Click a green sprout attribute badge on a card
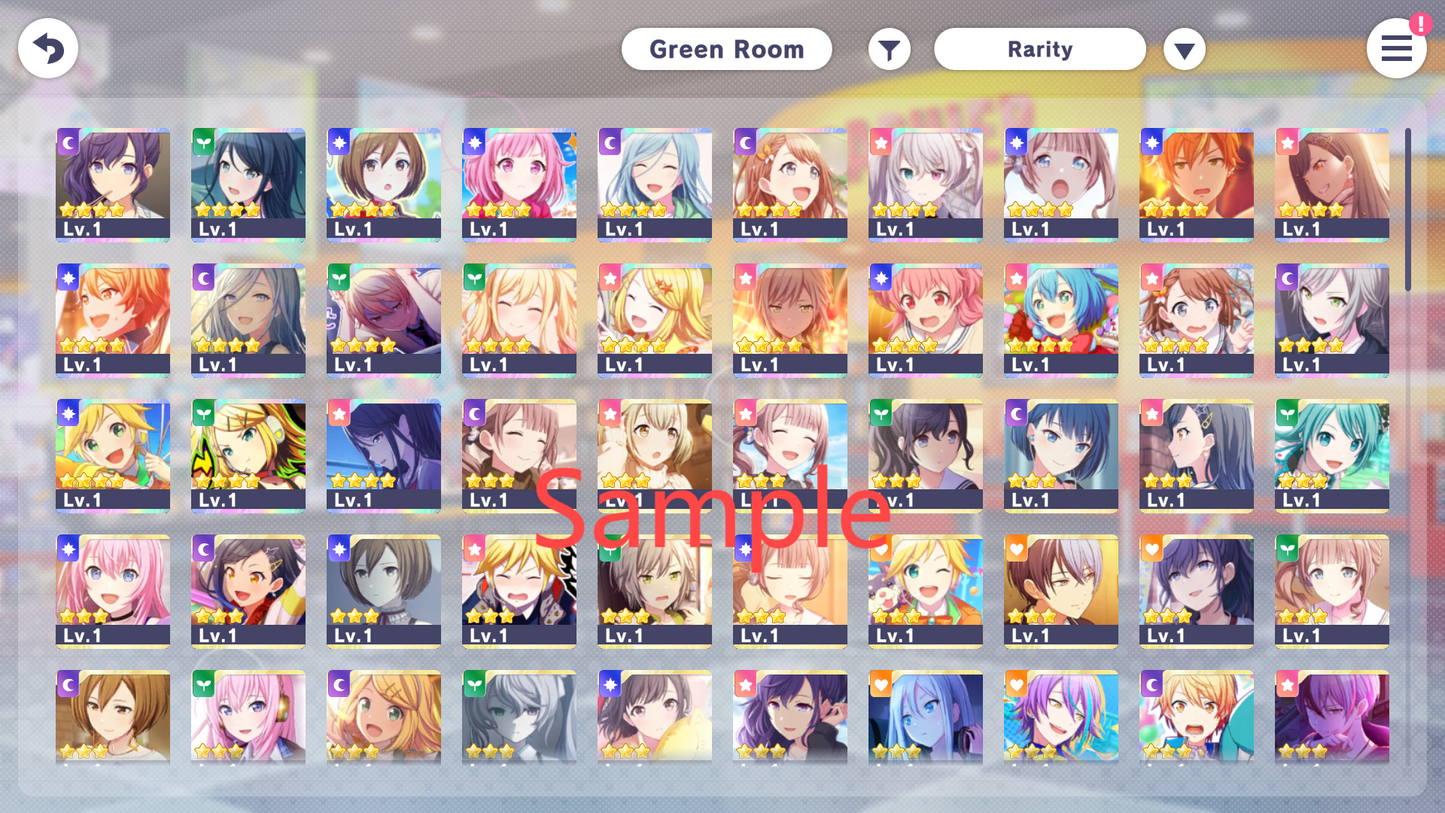The image size is (1445, 813). click(203, 142)
